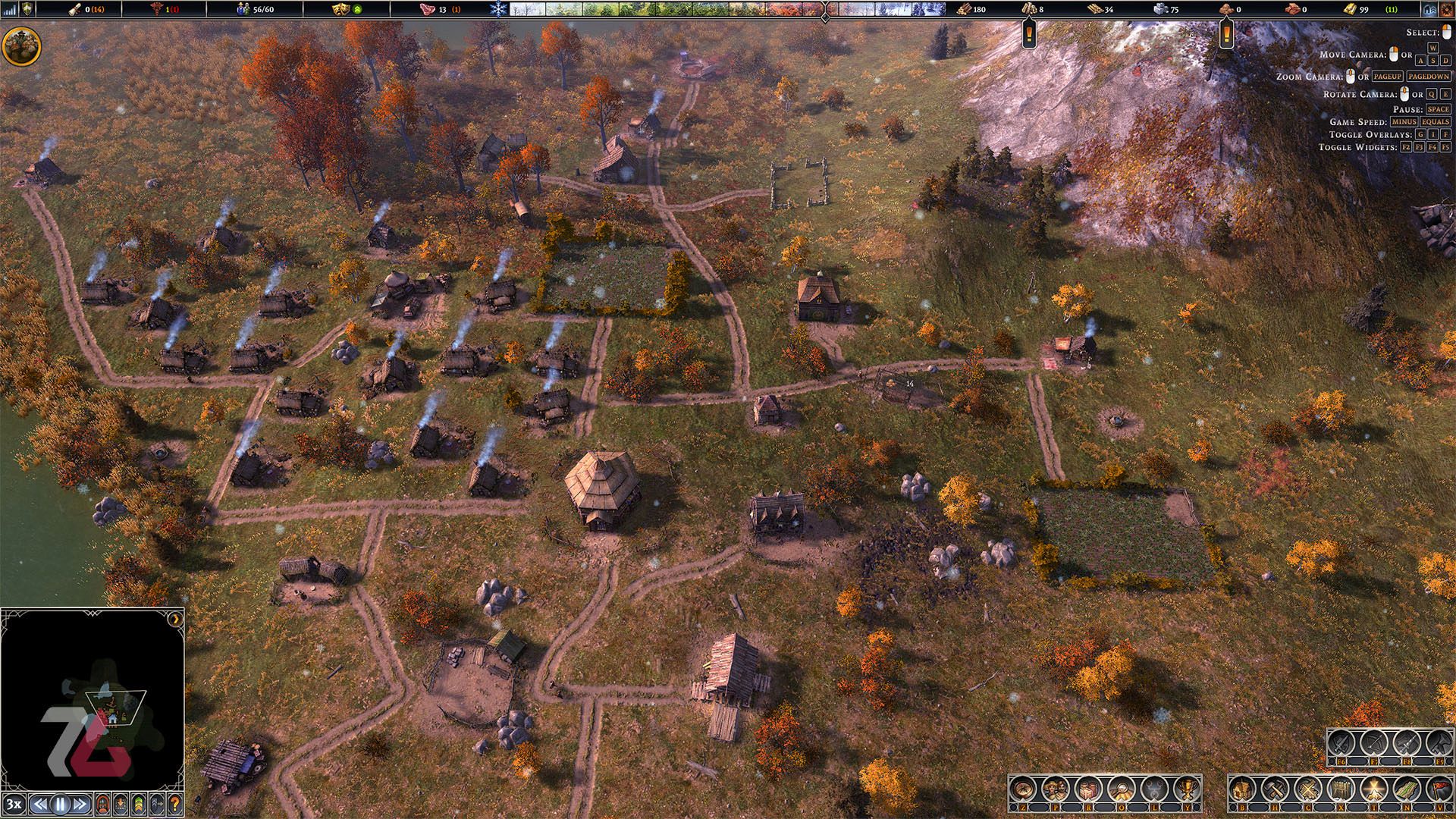The height and width of the screenshot is (819, 1456).
Task: Select the red flag rally tool
Action: click(x=1439, y=789)
